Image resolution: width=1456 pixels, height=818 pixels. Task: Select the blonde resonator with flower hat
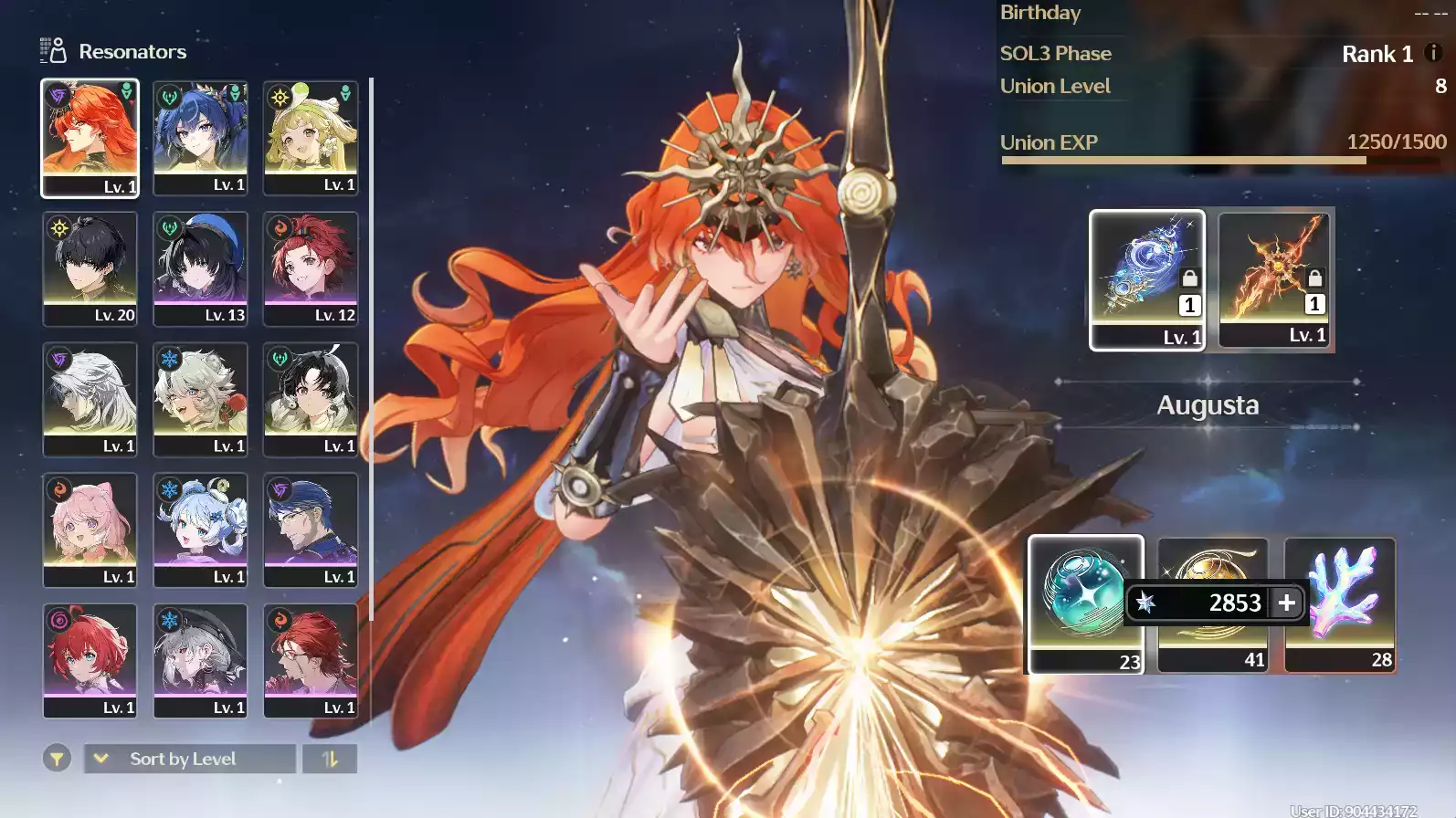pos(311,137)
